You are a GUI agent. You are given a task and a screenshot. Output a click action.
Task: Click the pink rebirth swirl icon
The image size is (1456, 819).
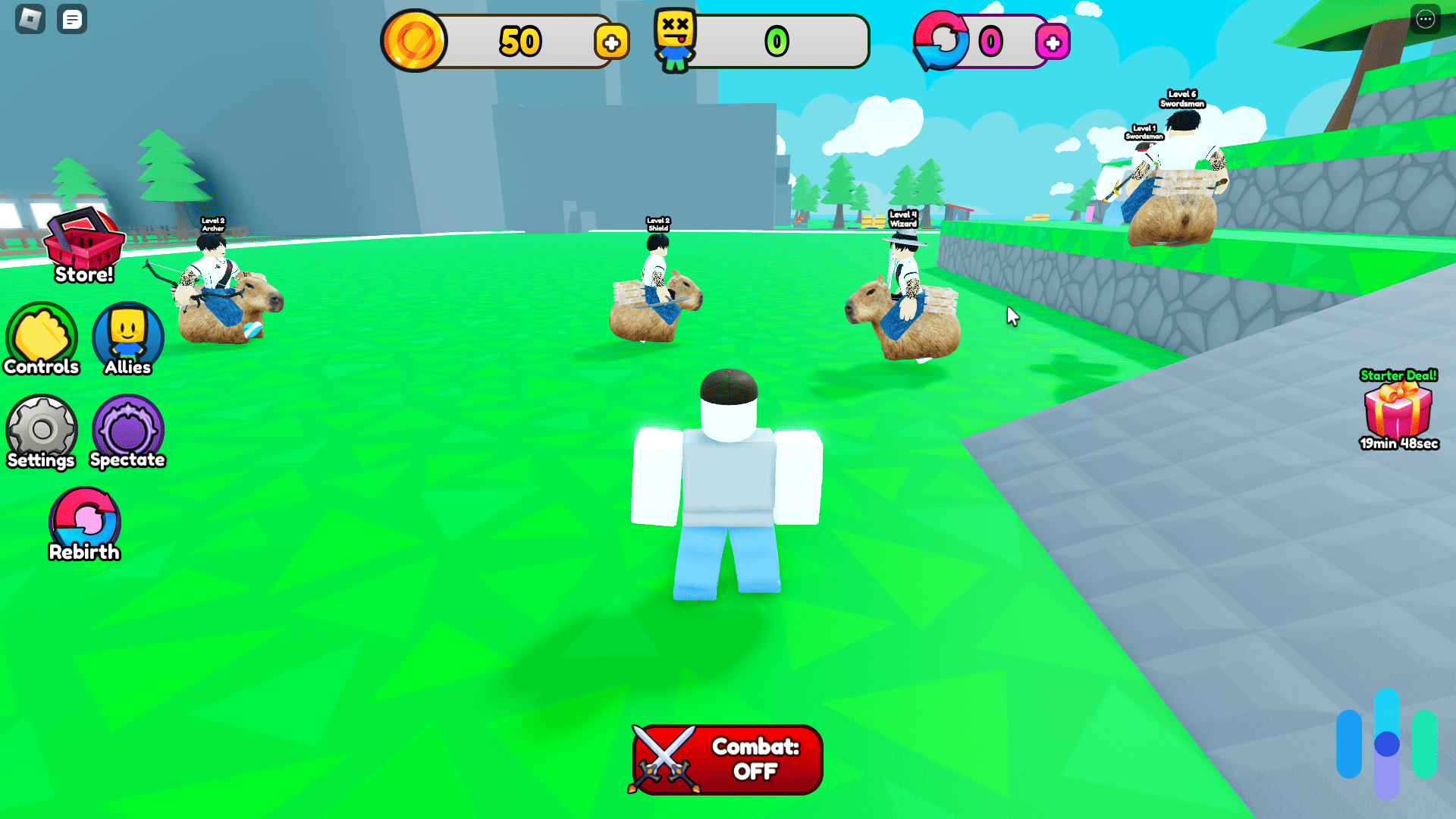coord(940,42)
